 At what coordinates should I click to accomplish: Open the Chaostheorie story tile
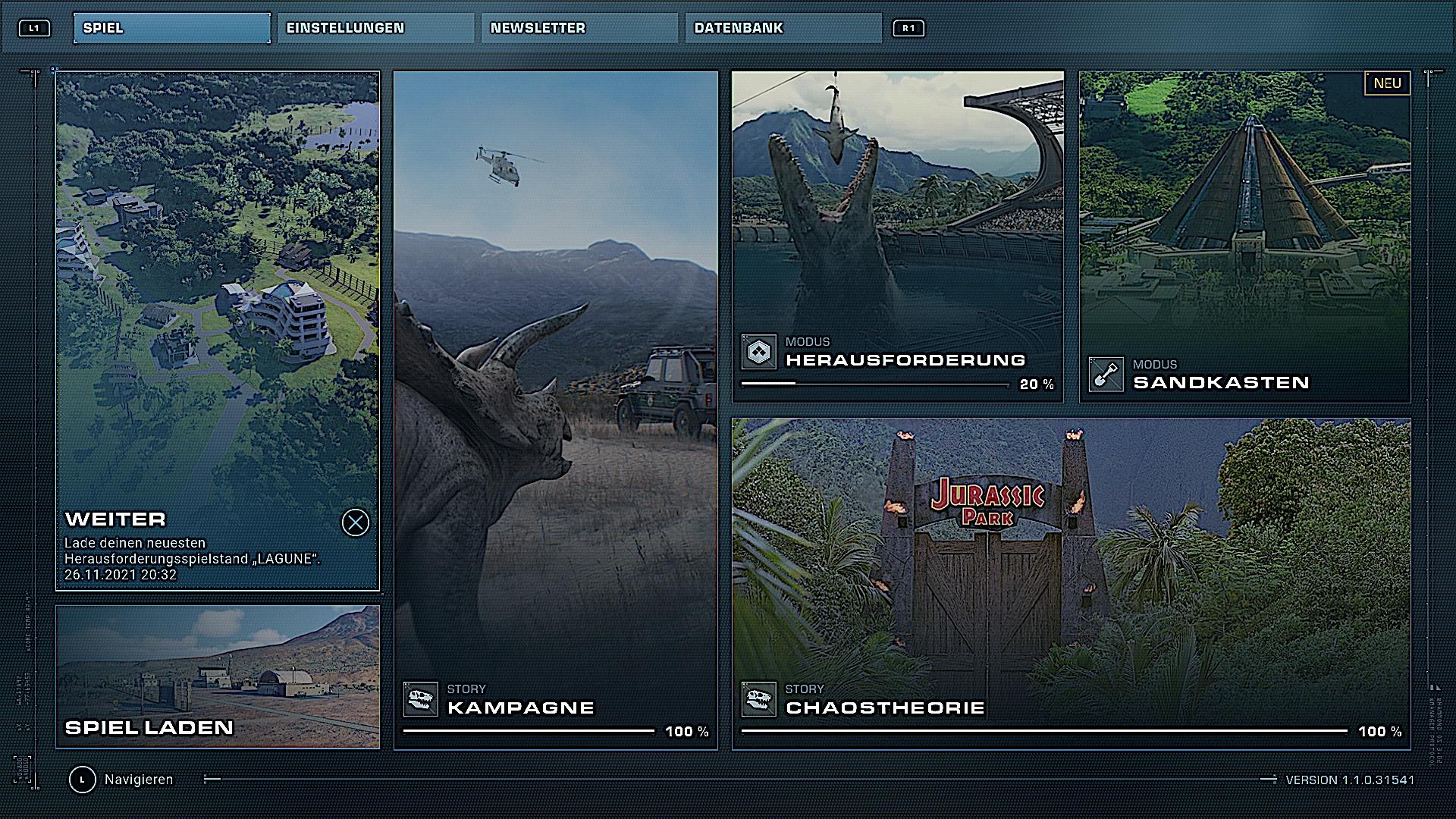click(x=1071, y=584)
